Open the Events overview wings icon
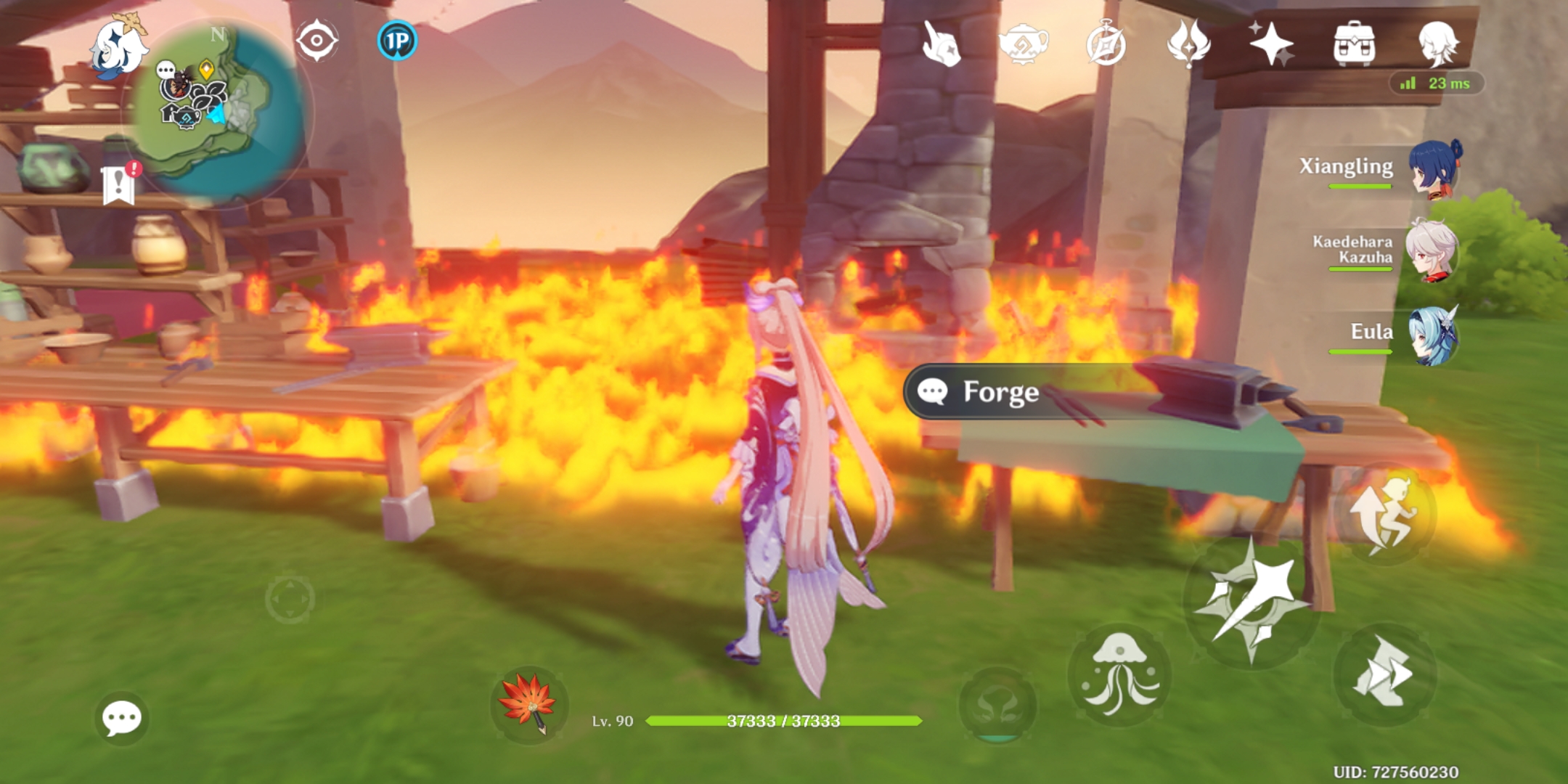Screen dimensions: 1568x784 [x=1190, y=44]
